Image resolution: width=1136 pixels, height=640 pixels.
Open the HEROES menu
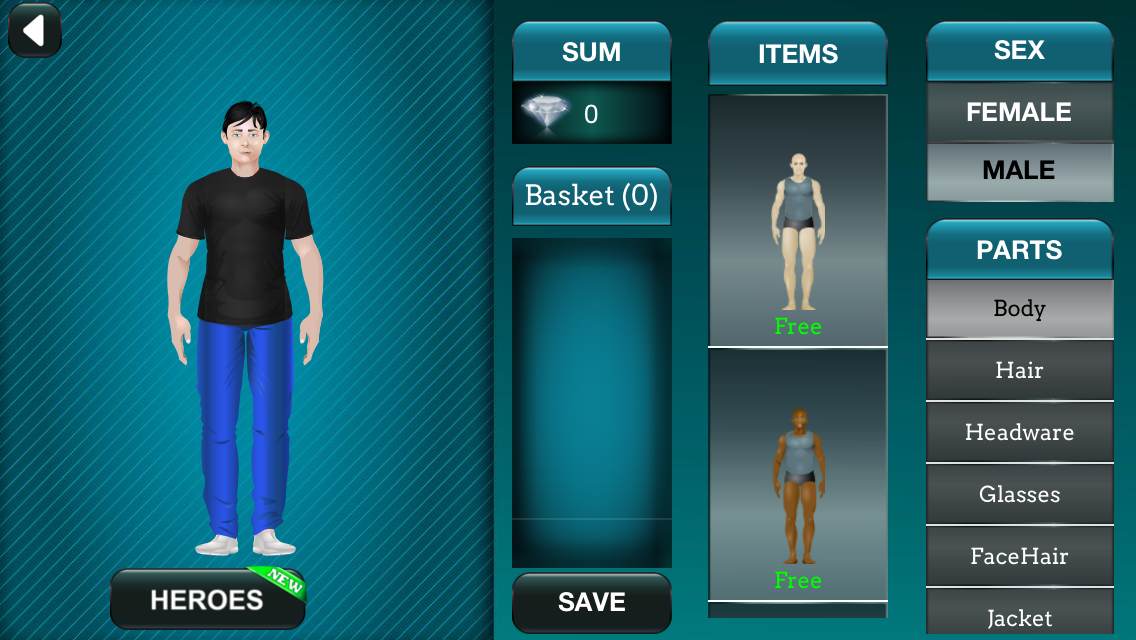coord(207,599)
